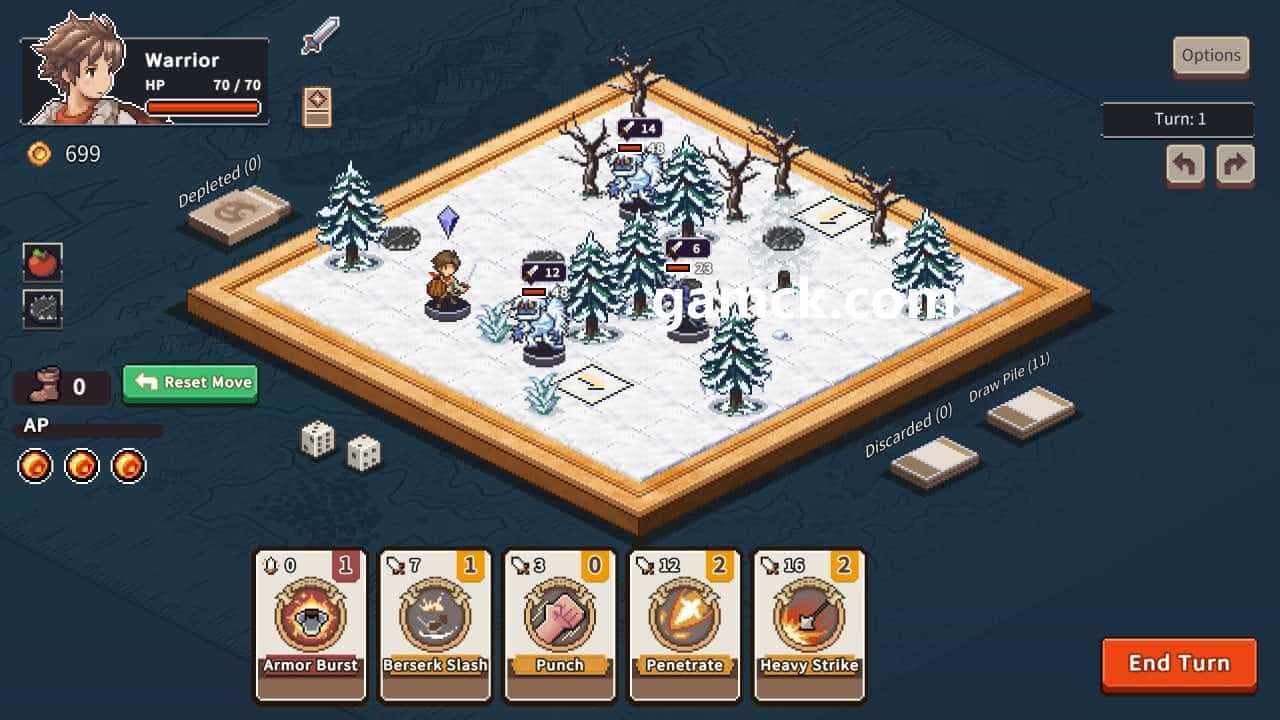1280x720 pixels.
Task: Open the card icon under the sword
Action: click(x=317, y=107)
